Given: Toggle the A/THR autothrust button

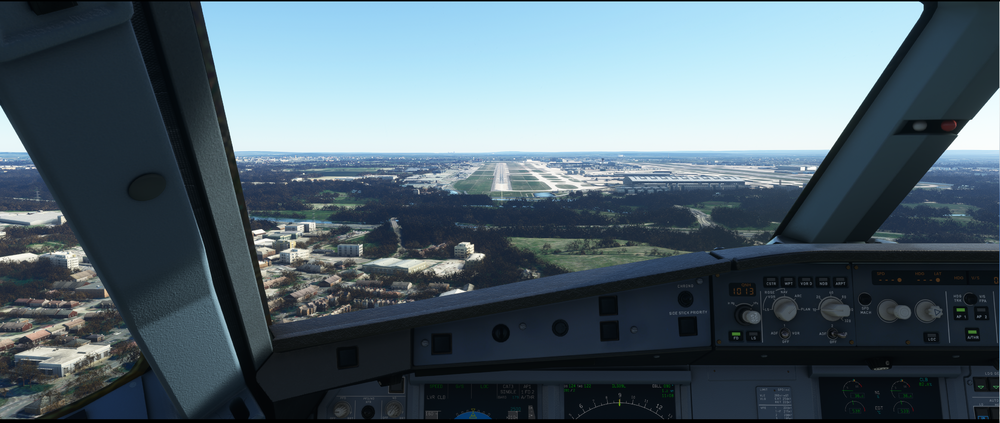Looking at the screenshot, I should [971, 336].
